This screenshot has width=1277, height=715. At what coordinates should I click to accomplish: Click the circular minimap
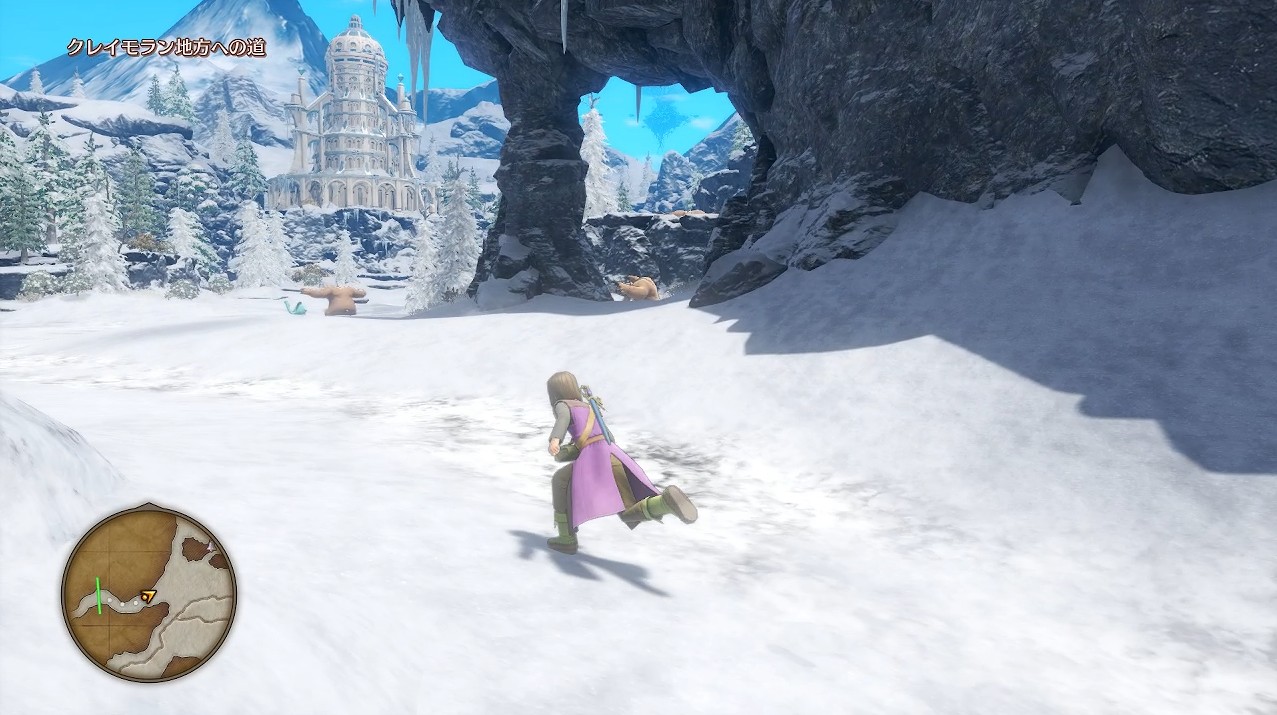click(x=148, y=593)
